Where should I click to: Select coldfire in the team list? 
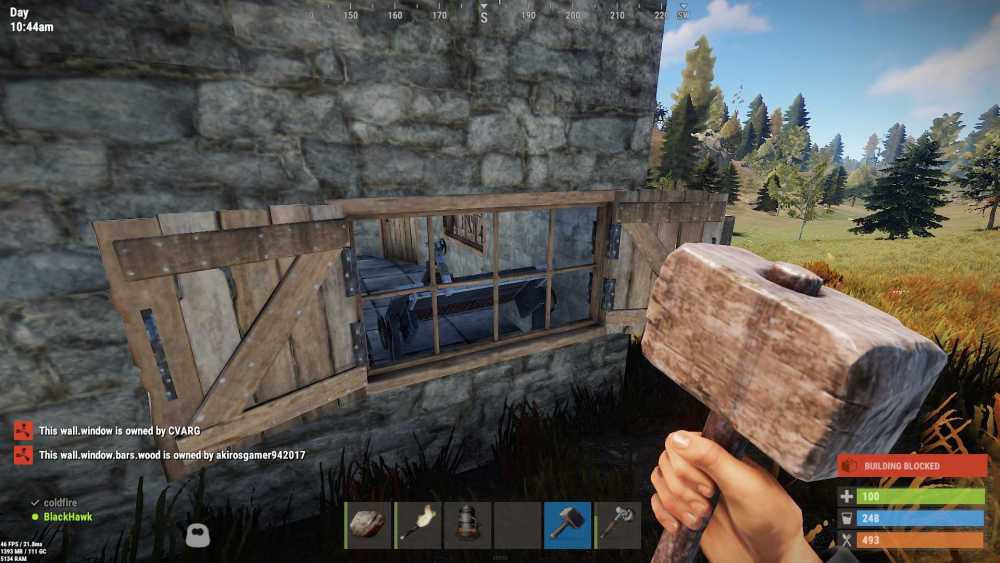tap(59, 502)
